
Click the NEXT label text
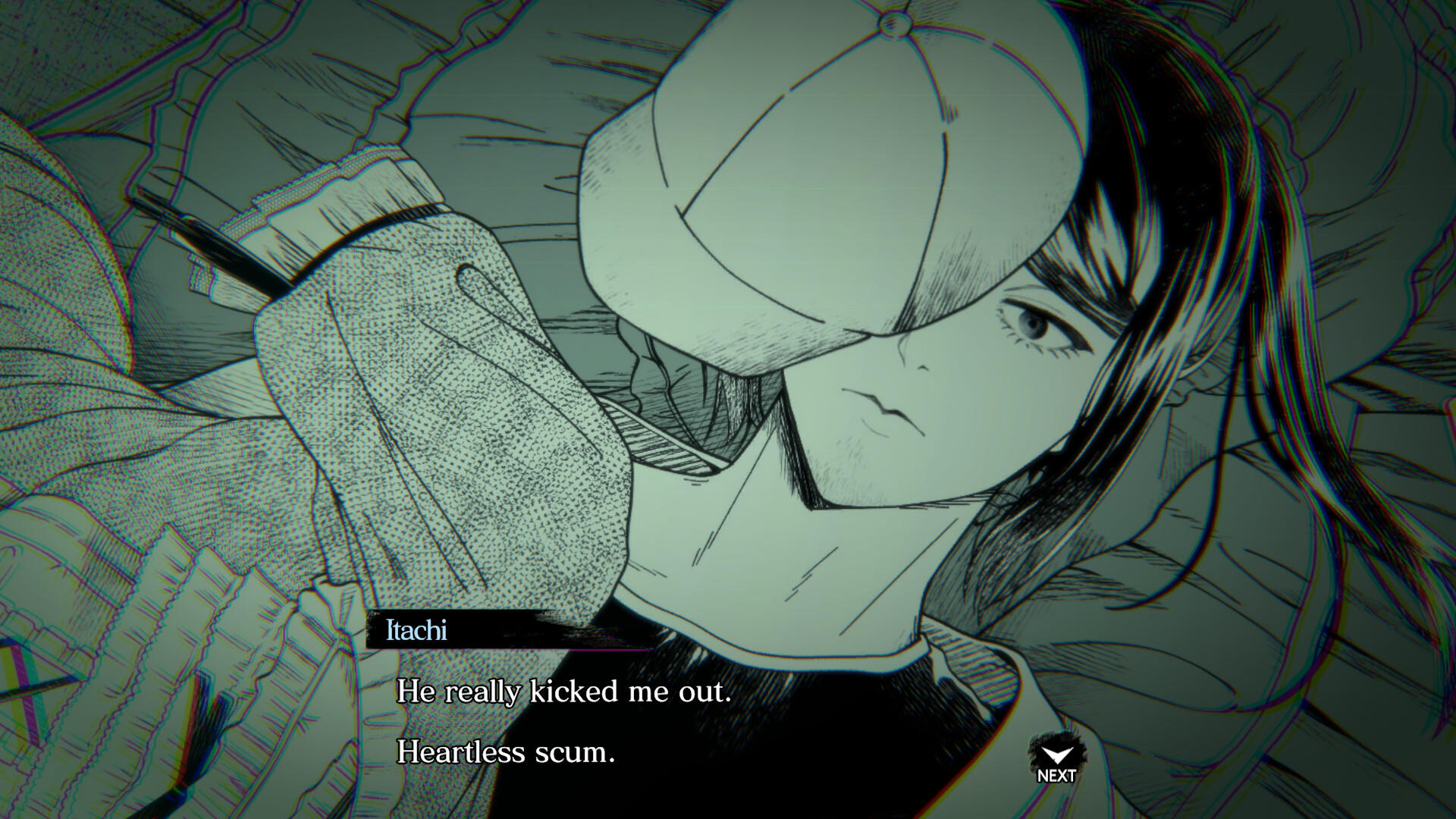pos(1055,776)
